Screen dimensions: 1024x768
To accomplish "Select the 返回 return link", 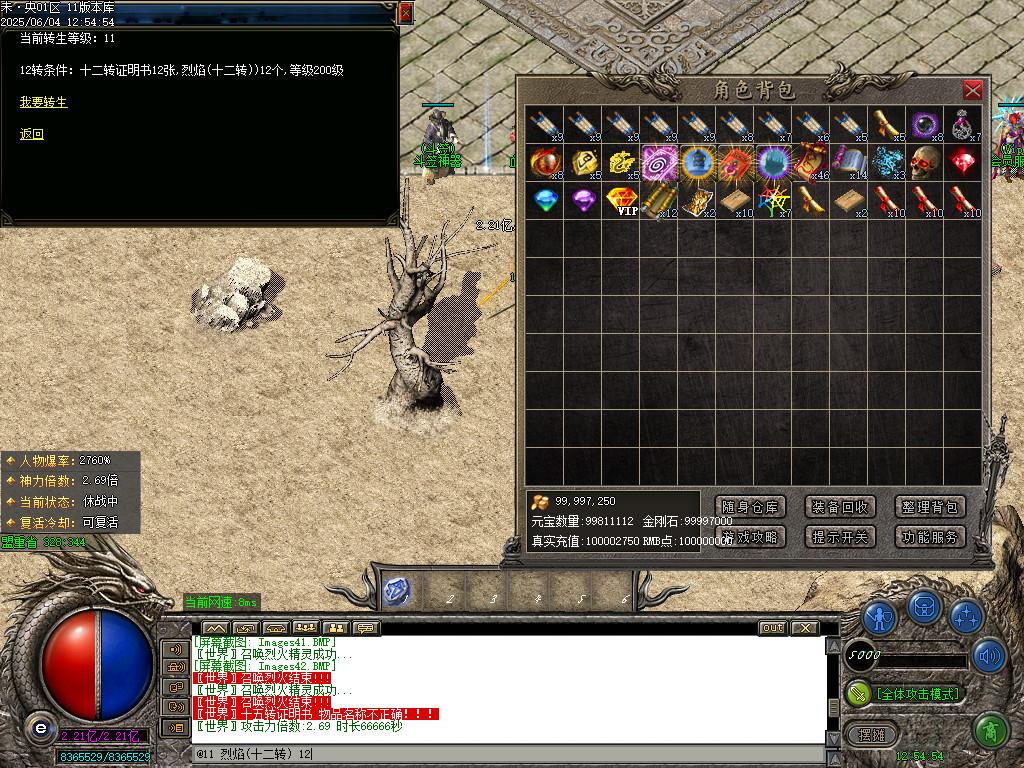I will tap(32, 134).
